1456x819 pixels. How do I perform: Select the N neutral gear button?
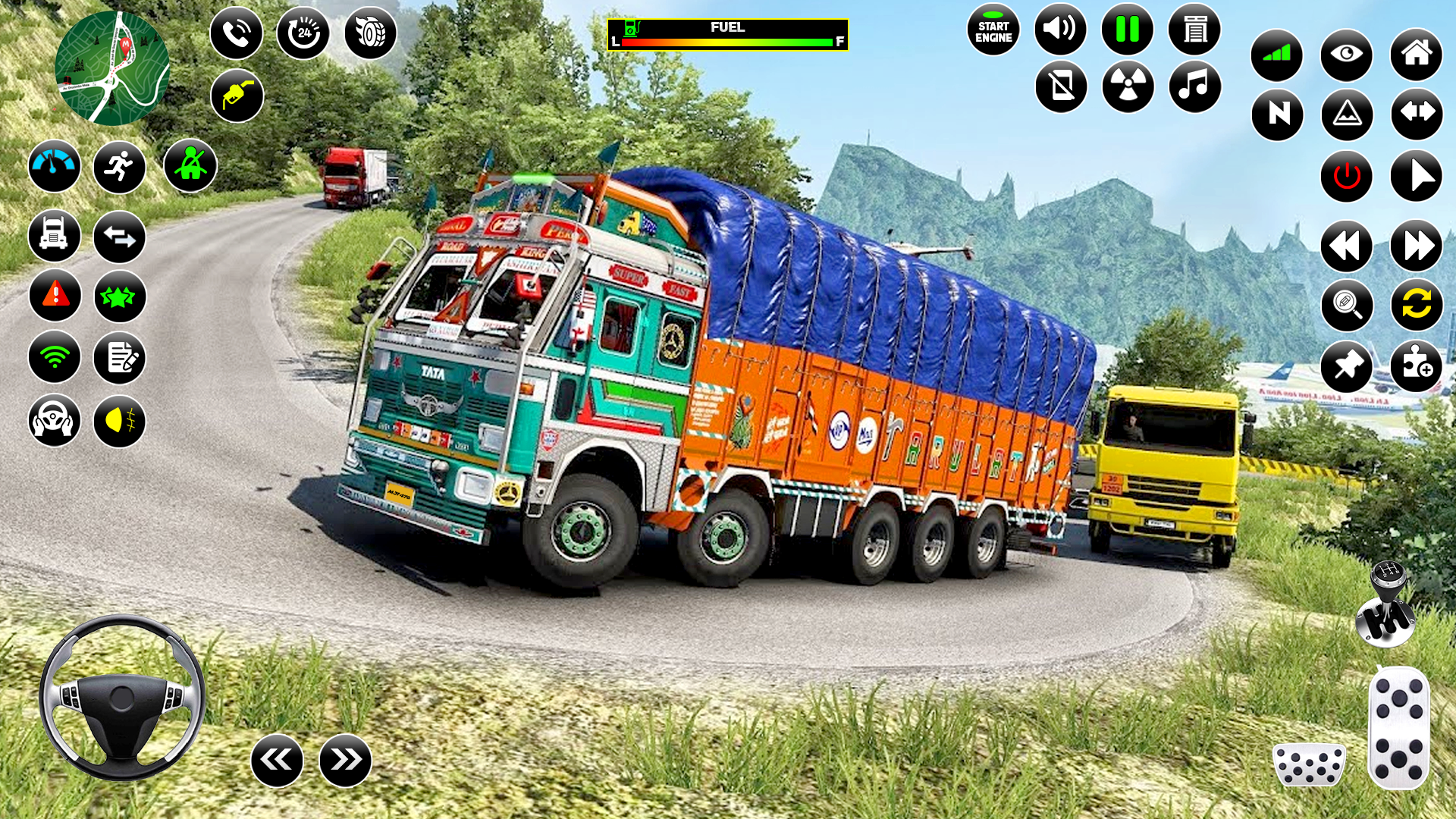click(1277, 115)
